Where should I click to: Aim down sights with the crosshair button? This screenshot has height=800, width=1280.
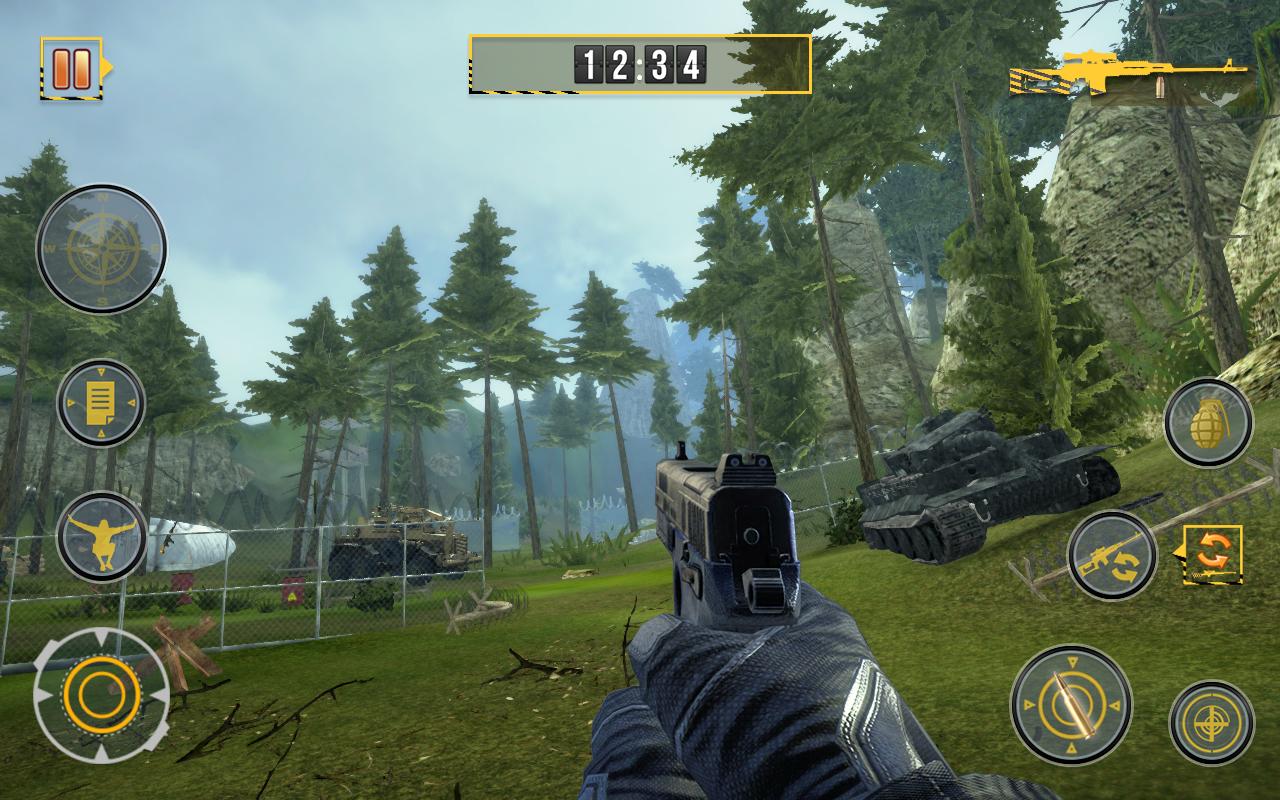(1211, 723)
